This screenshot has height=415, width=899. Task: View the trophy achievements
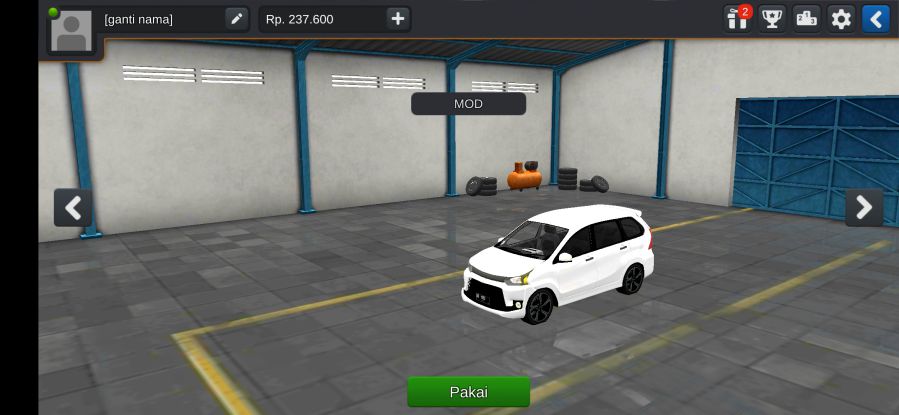point(772,19)
